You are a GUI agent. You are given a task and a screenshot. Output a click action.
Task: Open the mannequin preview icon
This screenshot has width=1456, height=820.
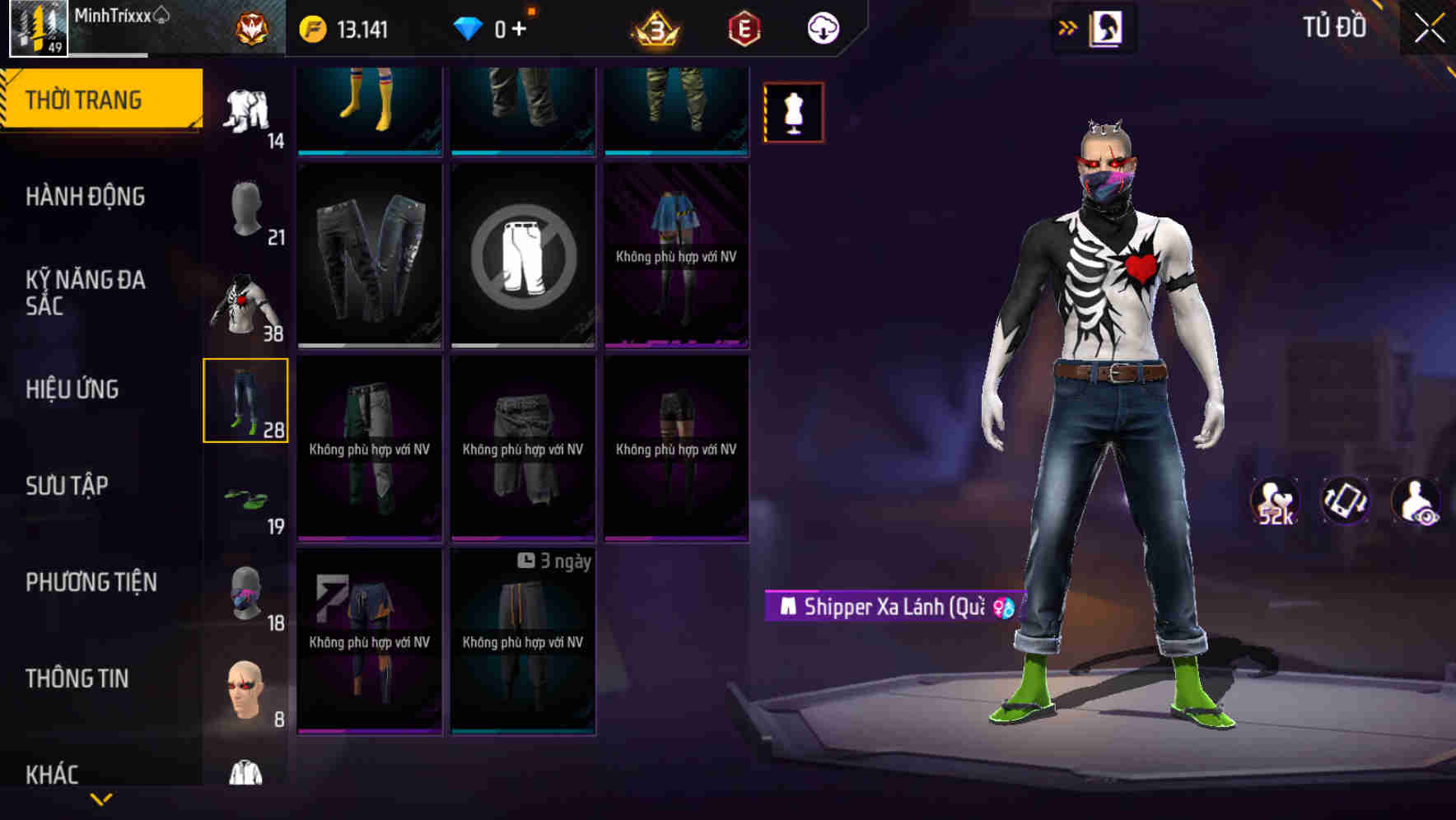792,111
